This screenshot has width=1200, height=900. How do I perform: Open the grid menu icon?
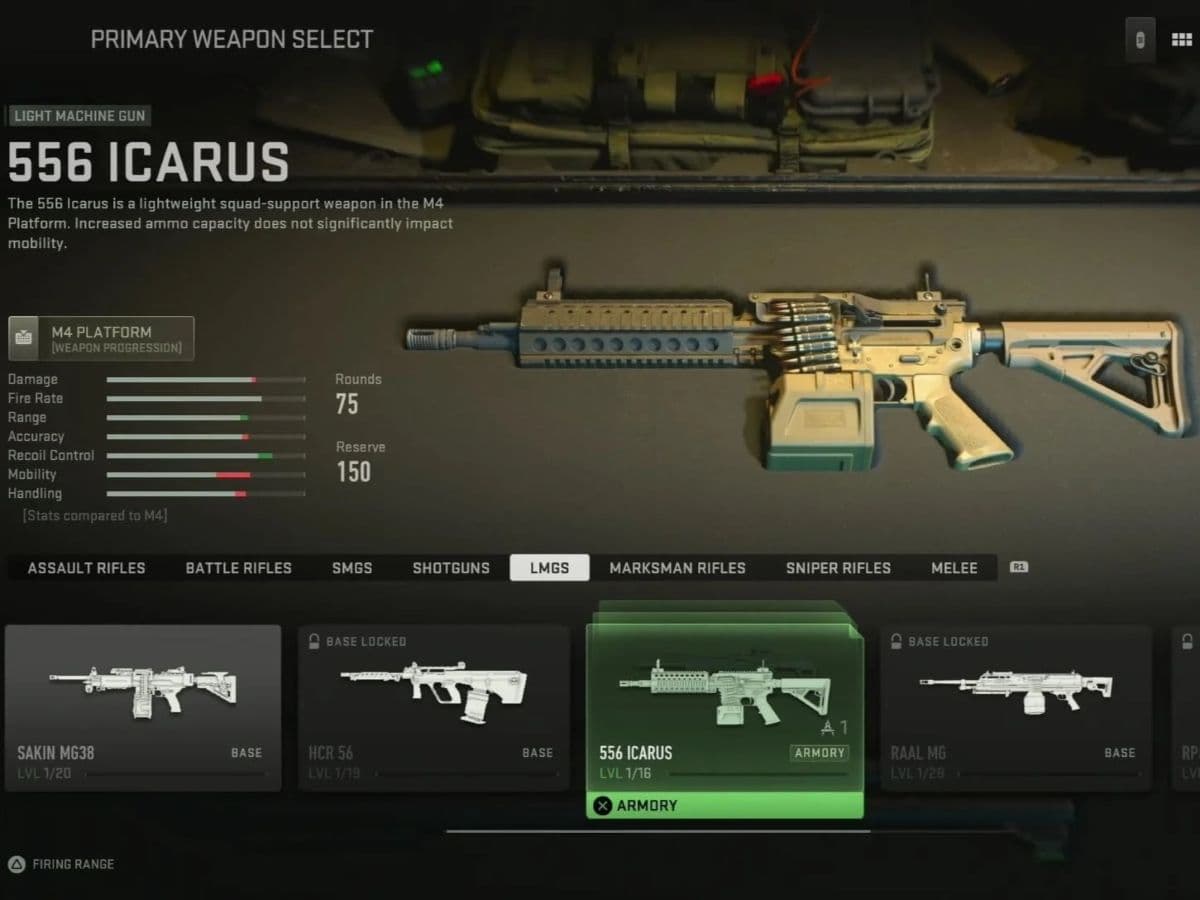click(1181, 40)
